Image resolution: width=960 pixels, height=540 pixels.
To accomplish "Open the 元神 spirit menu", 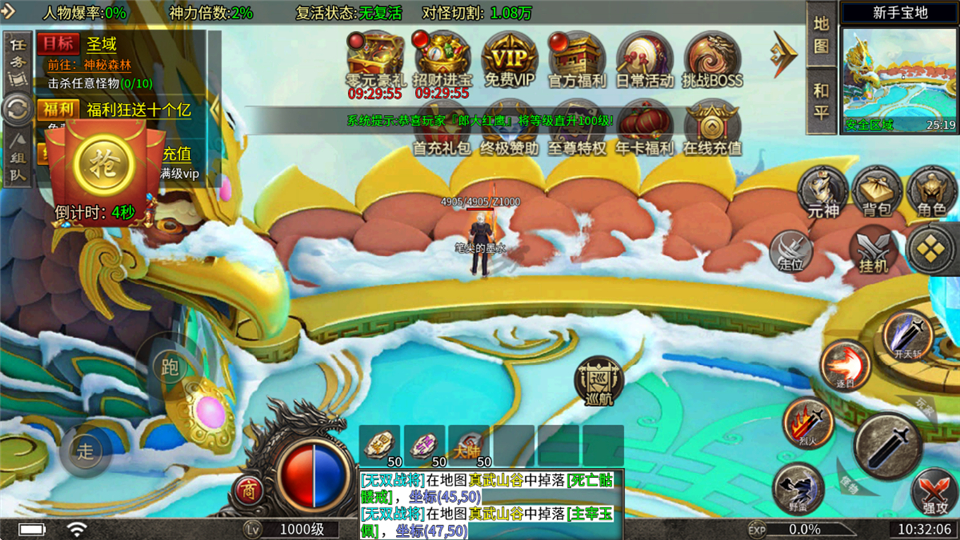I will [x=822, y=190].
